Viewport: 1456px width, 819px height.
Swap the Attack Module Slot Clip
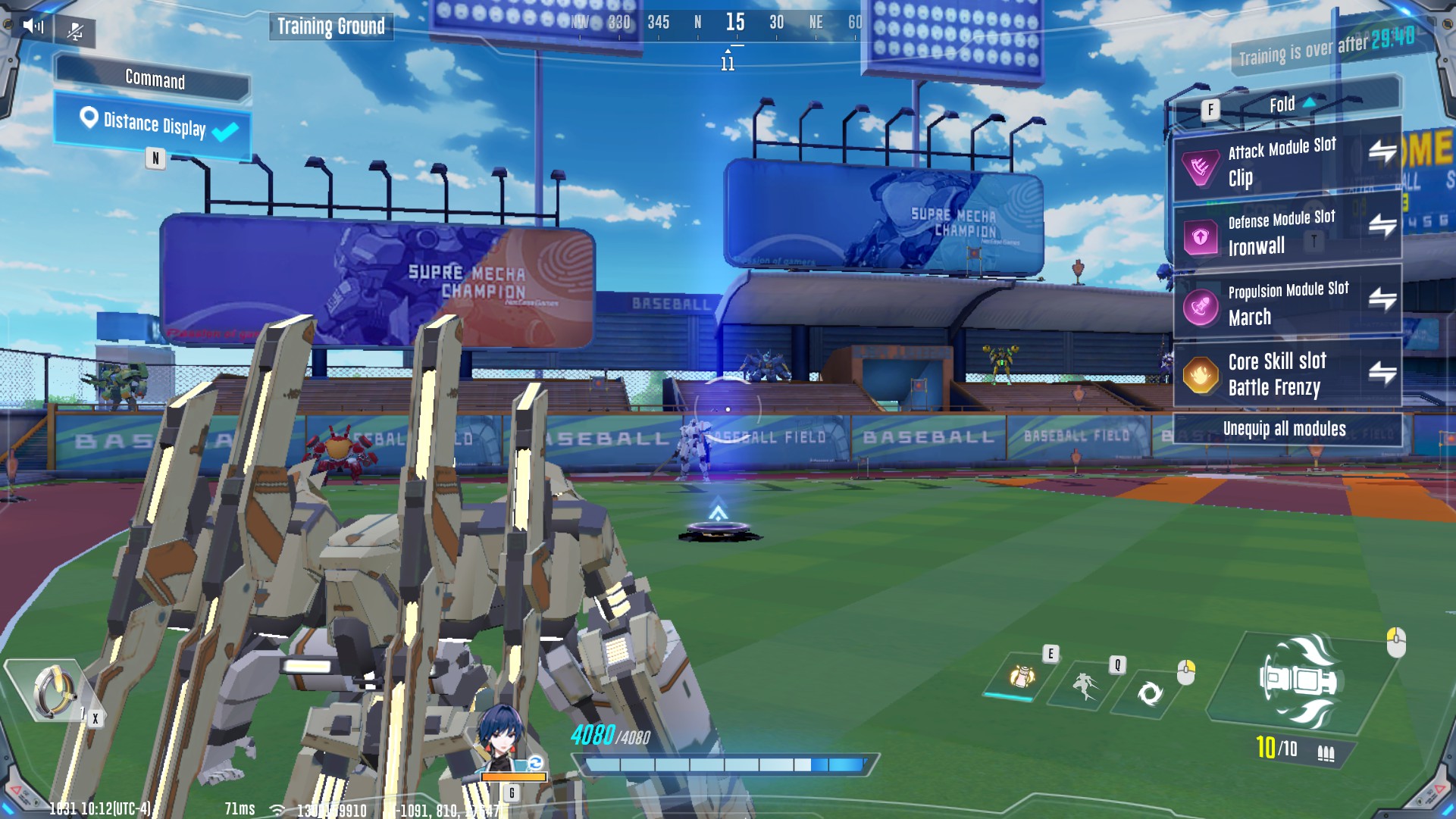point(1382,152)
